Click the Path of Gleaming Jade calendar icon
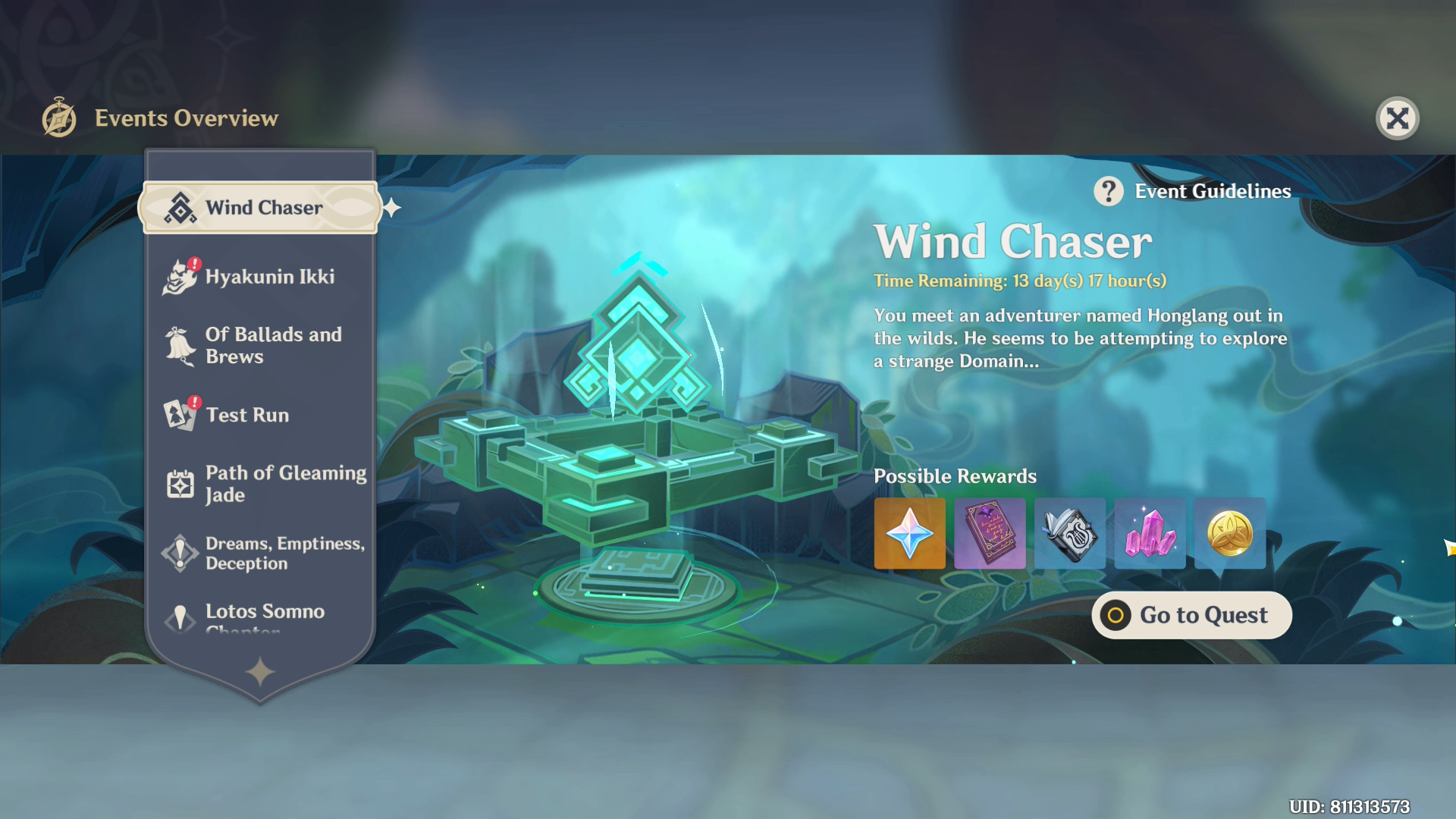The width and height of the screenshot is (1456, 819). [x=179, y=483]
